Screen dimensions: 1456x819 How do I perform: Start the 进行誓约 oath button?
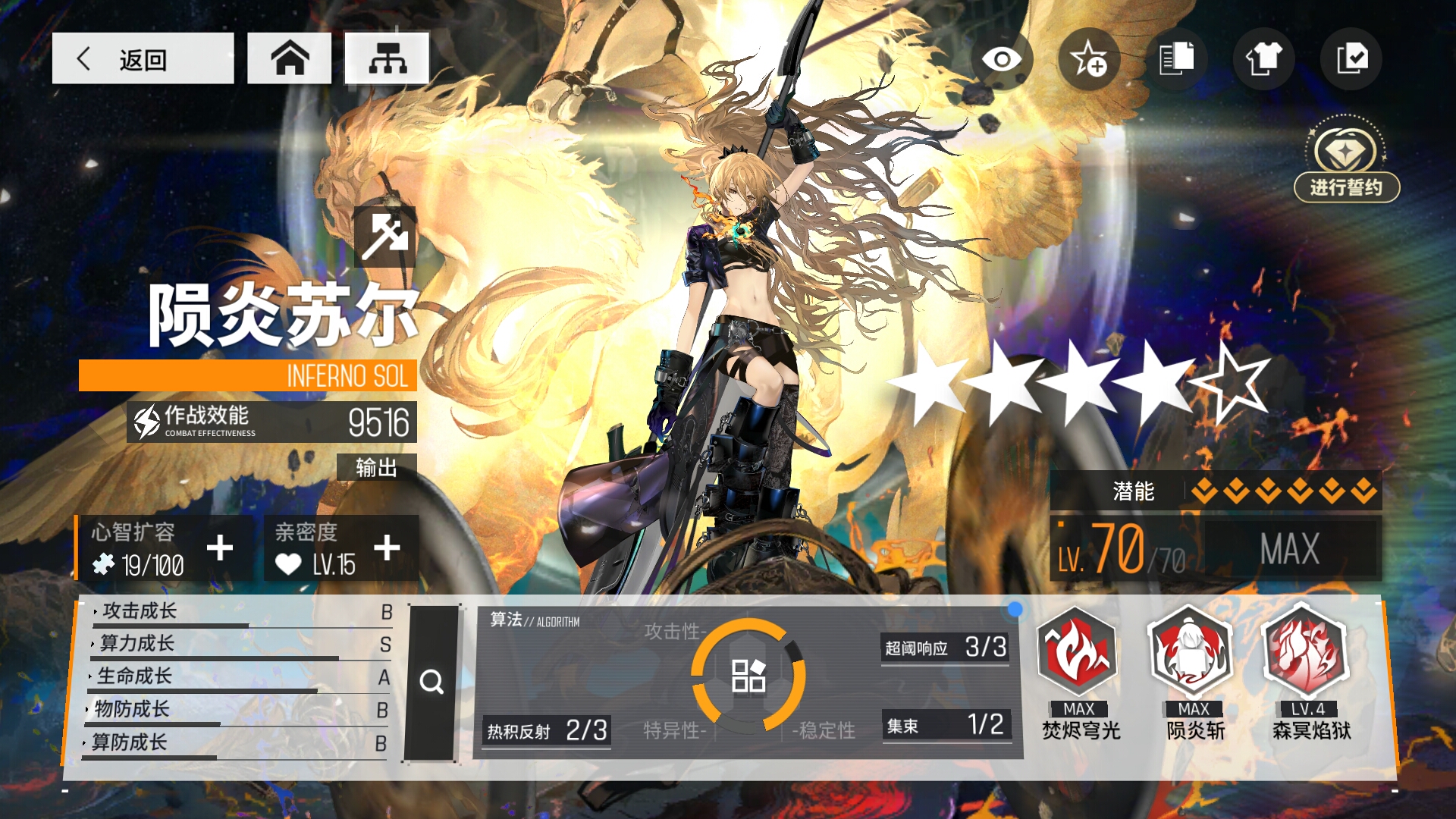pyautogui.click(x=1346, y=187)
